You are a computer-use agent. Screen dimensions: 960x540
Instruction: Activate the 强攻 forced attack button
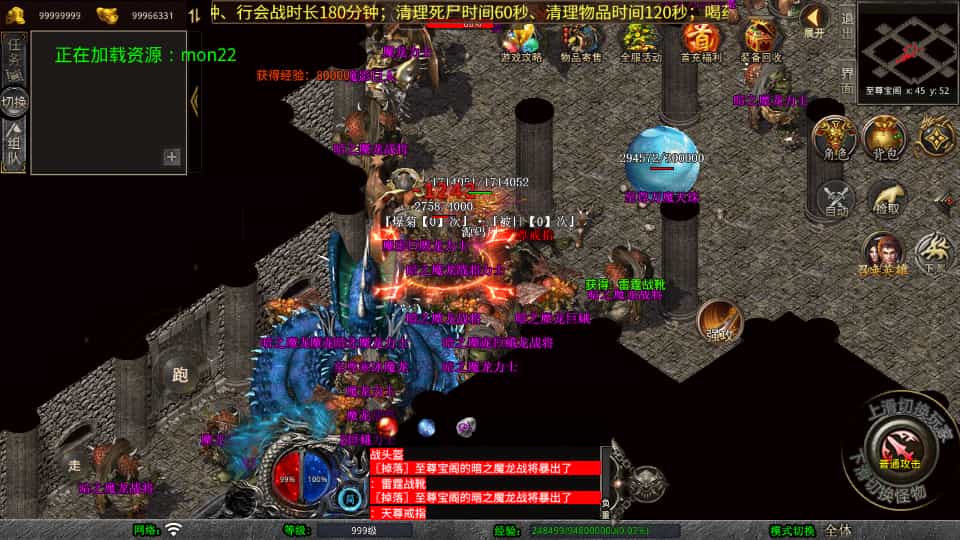(x=719, y=321)
